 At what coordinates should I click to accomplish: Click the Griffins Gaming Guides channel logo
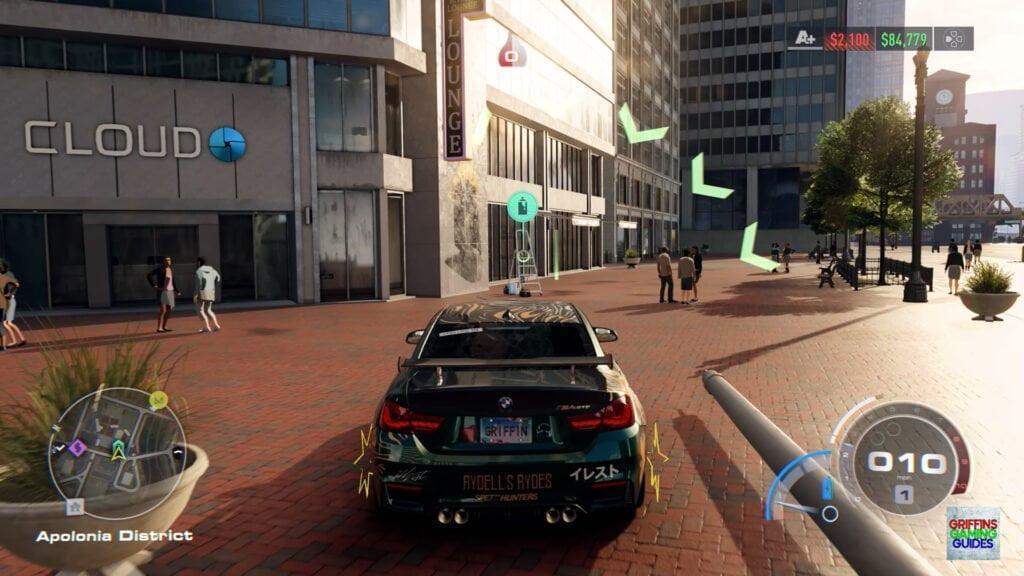[x=972, y=532]
